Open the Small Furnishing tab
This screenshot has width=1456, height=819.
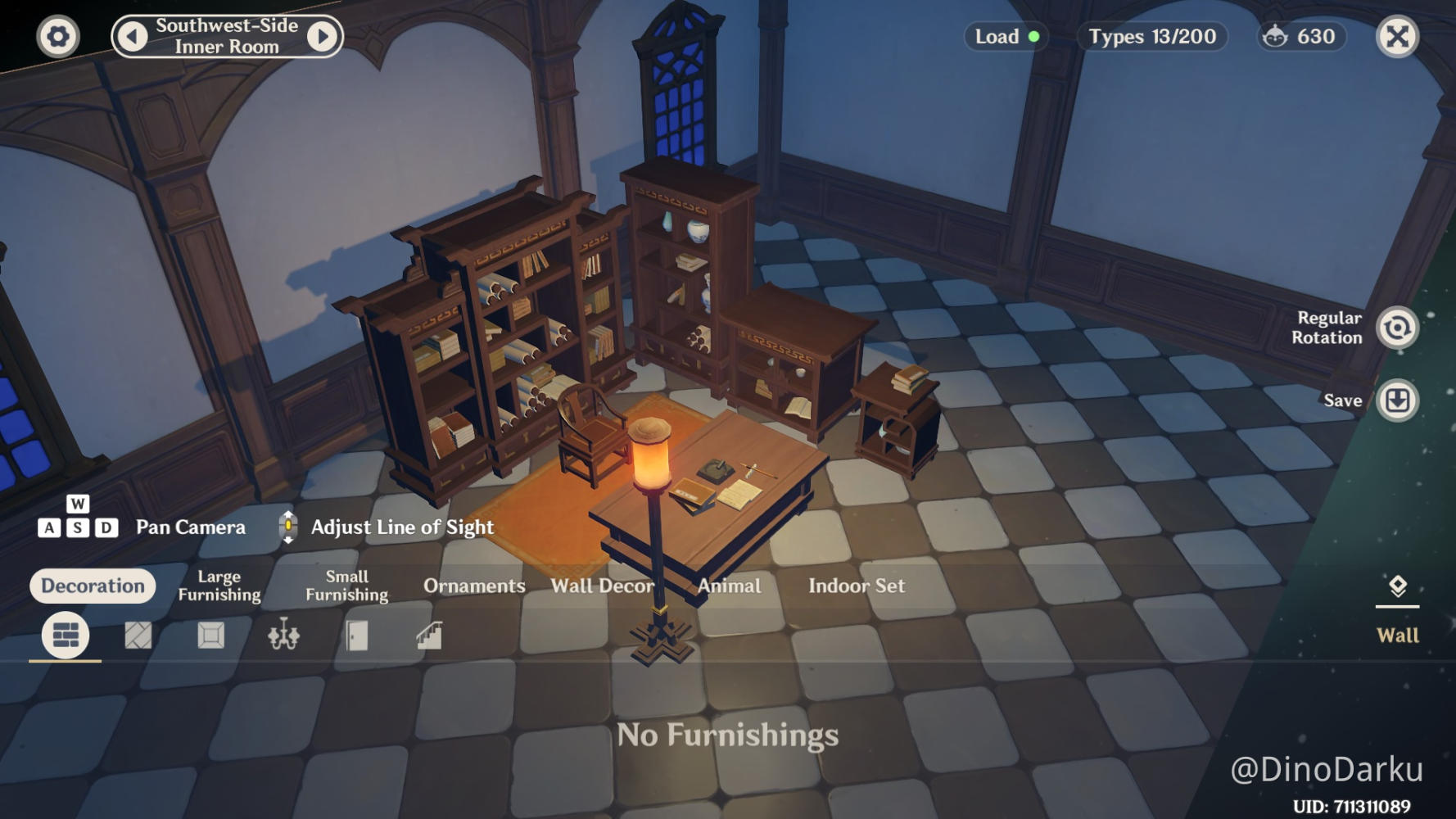click(347, 586)
